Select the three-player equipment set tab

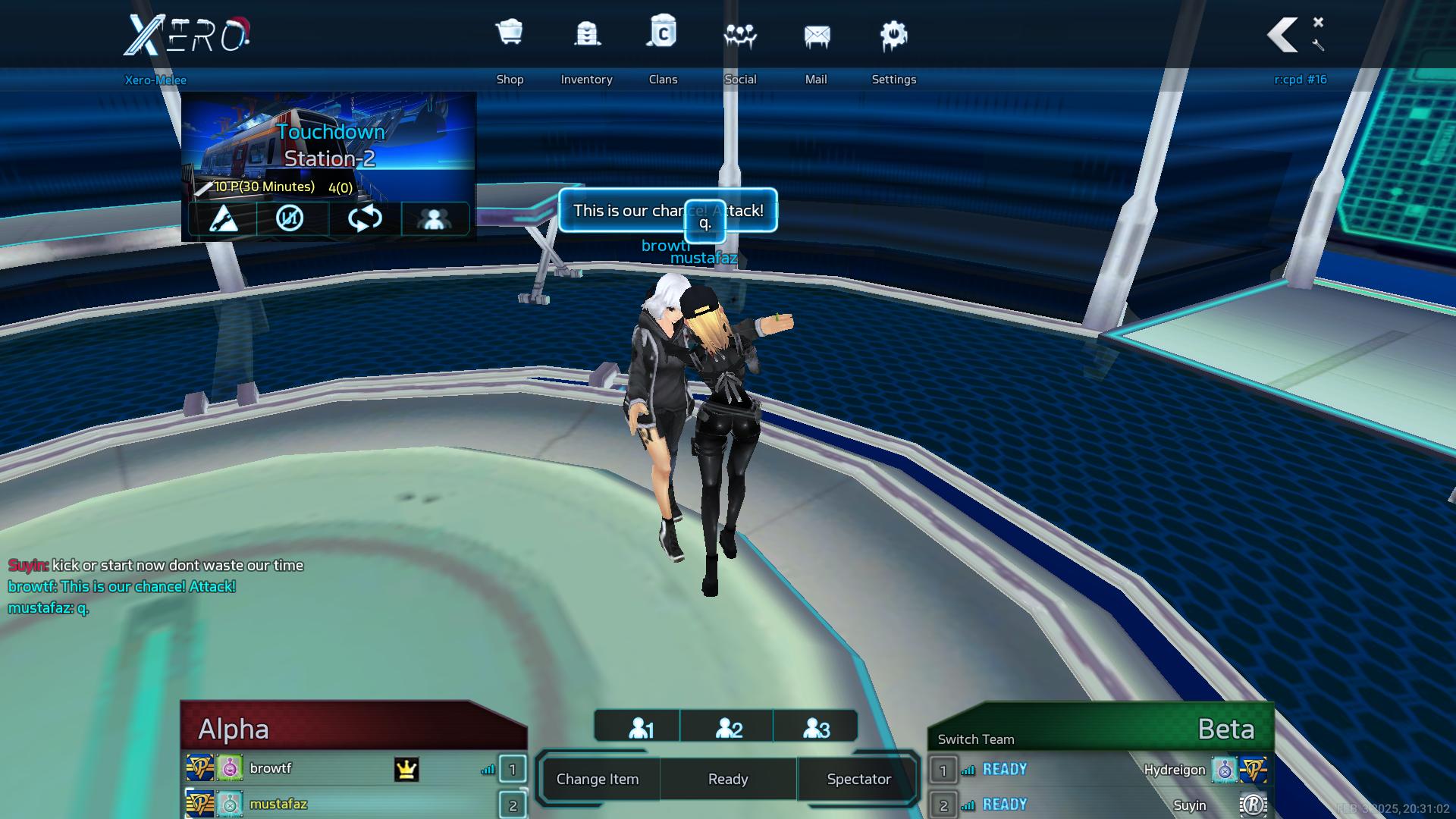pyautogui.click(x=816, y=728)
